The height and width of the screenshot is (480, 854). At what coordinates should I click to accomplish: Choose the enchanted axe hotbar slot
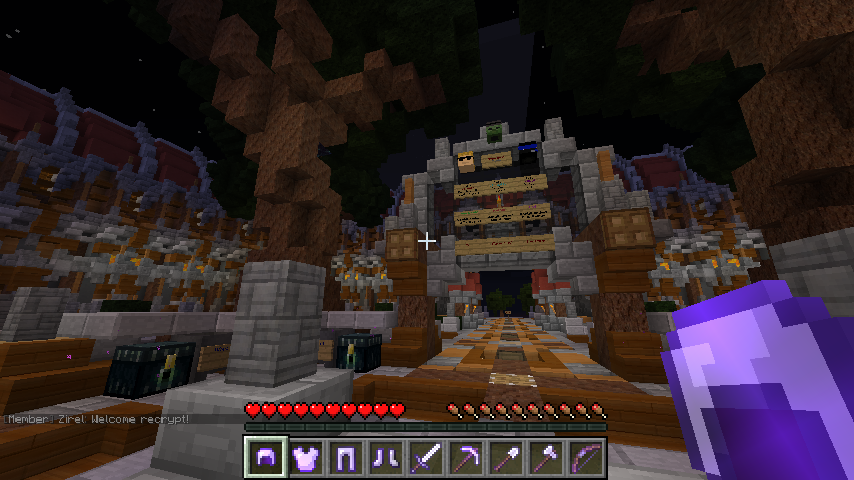(546, 458)
